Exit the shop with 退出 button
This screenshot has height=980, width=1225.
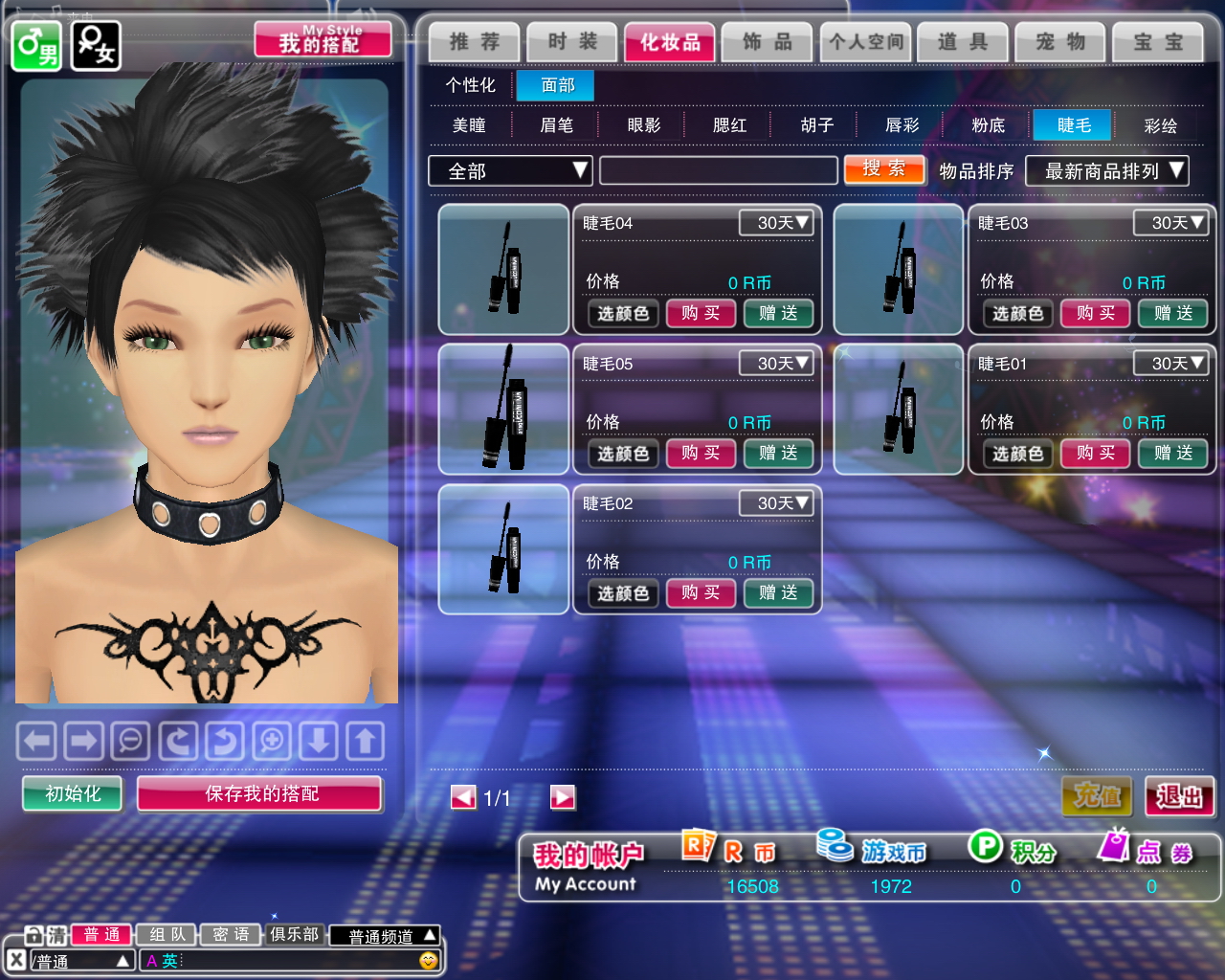pyautogui.click(x=1179, y=796)
